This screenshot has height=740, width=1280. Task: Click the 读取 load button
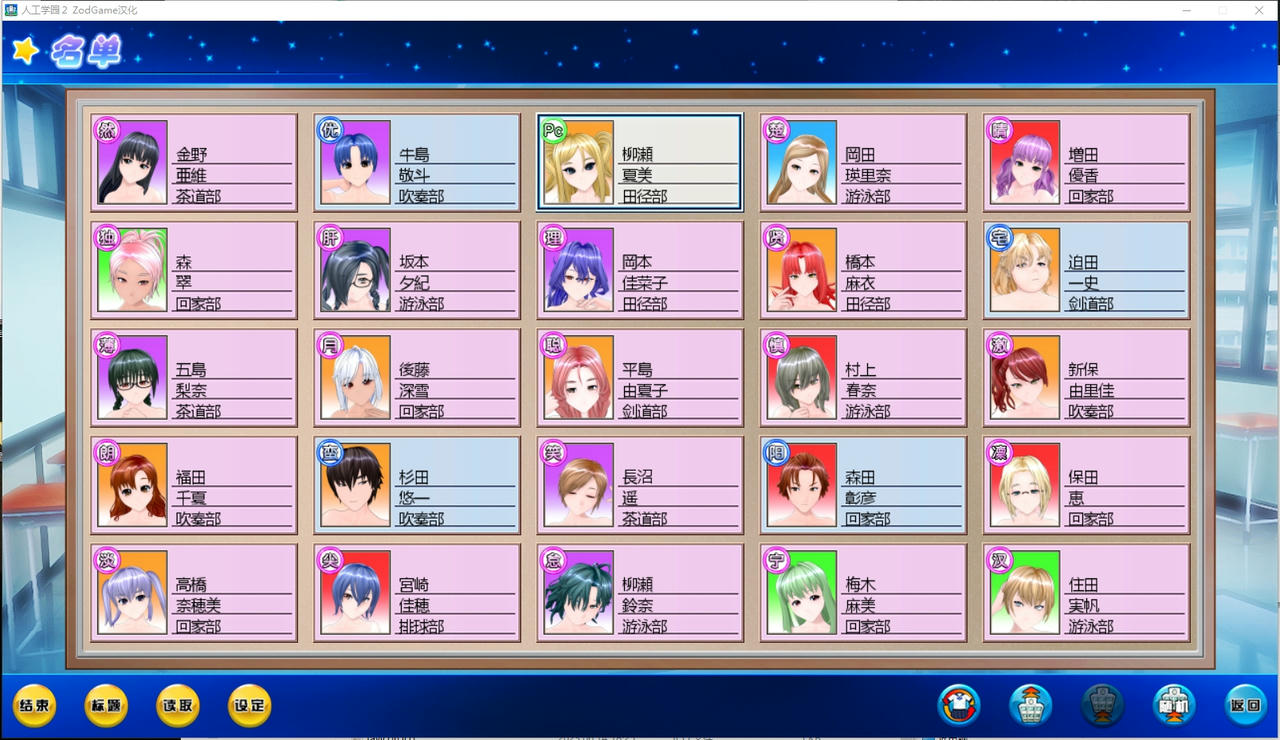pyautogui.click(x=176, y=706)
